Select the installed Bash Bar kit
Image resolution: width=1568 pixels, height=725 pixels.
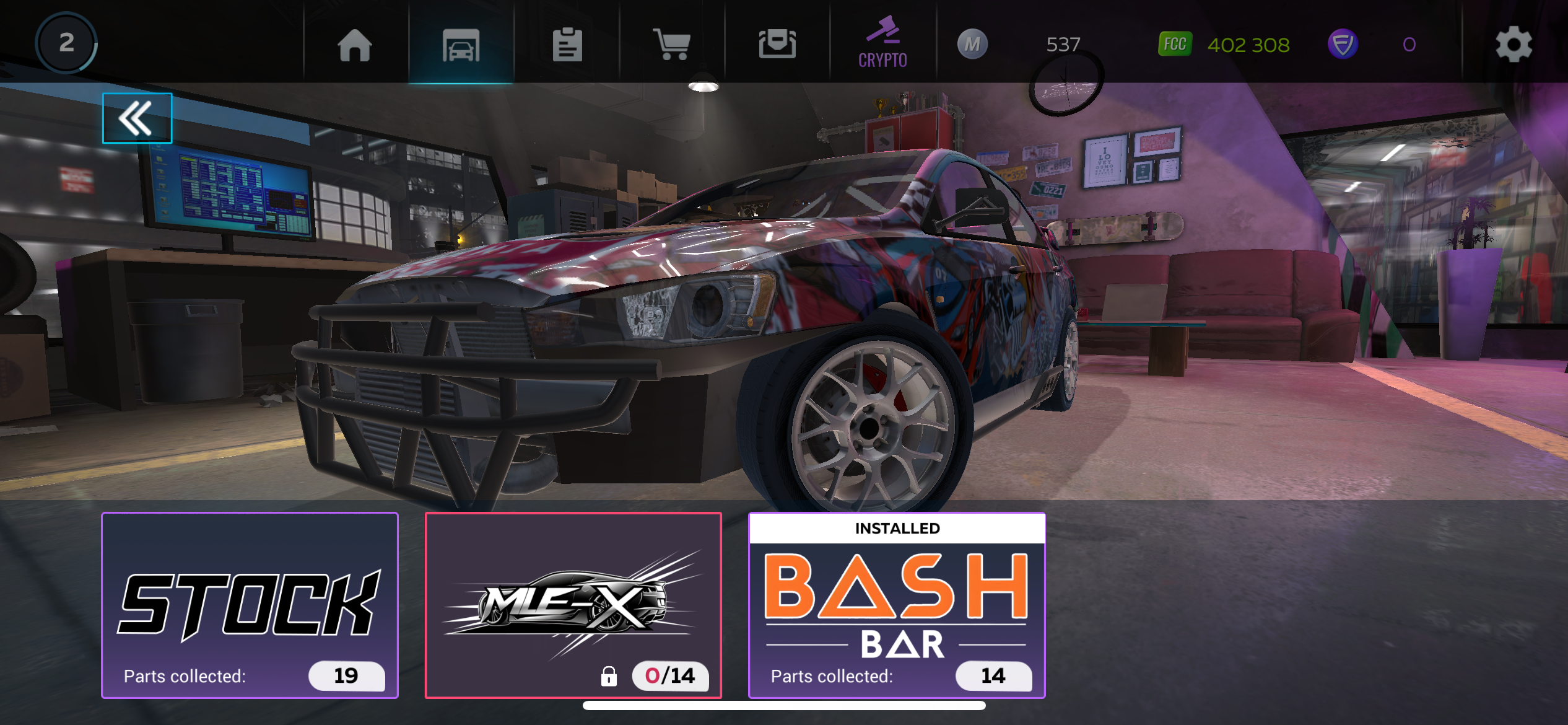pos(897,605)
